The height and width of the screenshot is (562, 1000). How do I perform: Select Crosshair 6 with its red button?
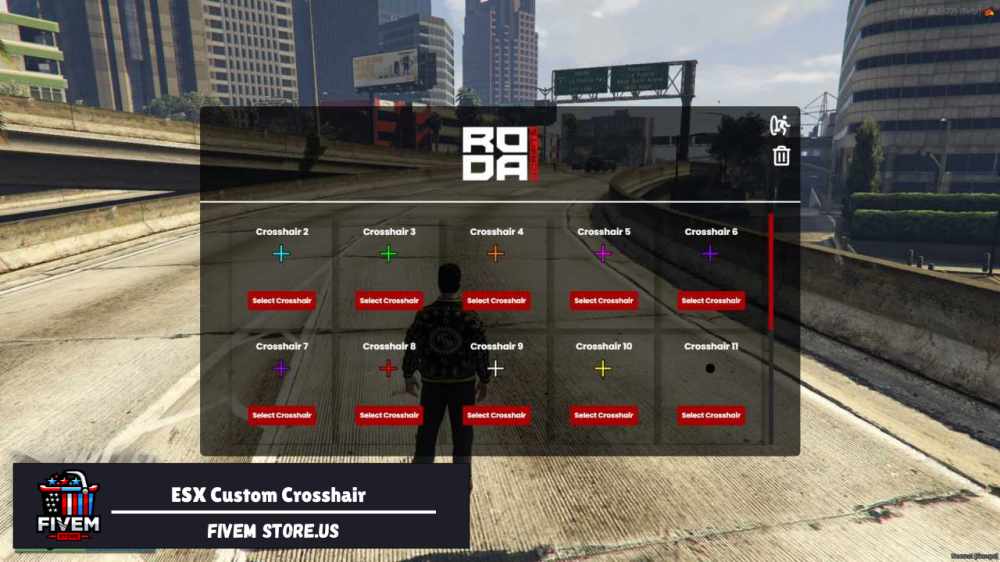(x=711, y=300)
